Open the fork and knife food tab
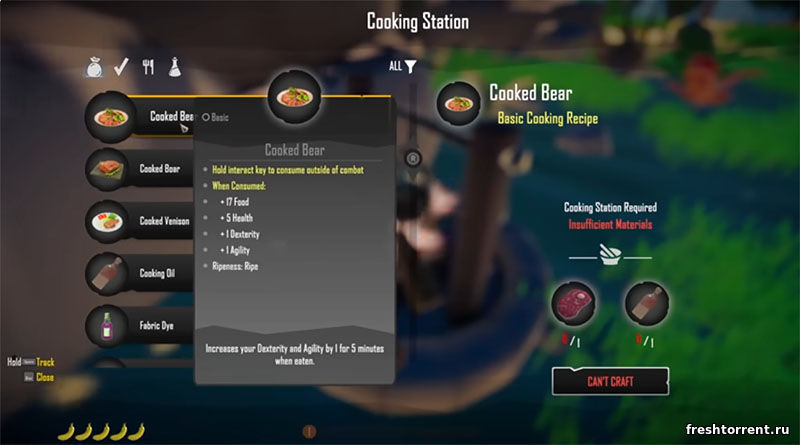The height and width of the screenshot is (445, 800). click(149, 67)
